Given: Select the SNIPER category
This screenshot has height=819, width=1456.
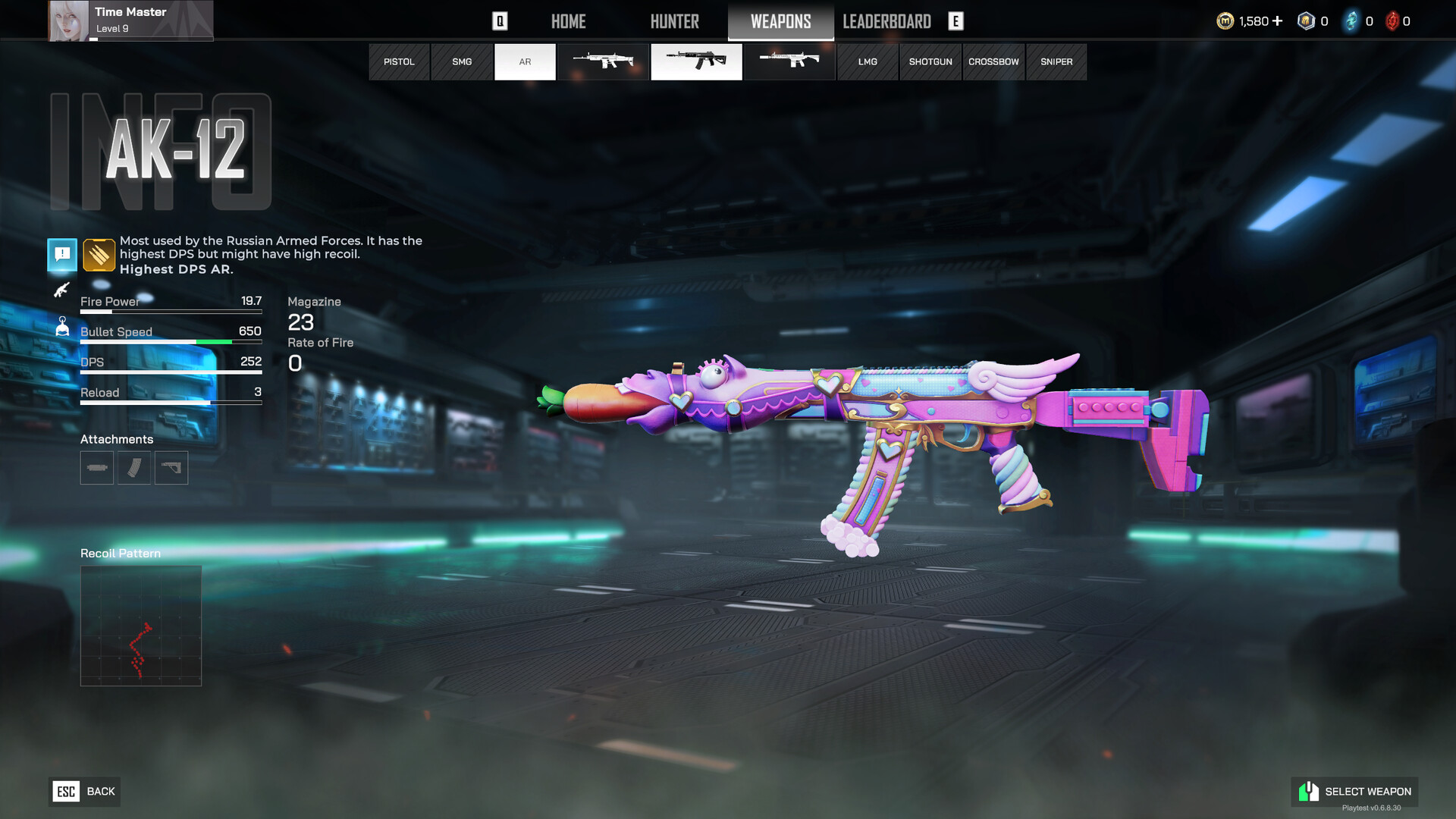Looking at the screenshot, I should coord(1056,62).
